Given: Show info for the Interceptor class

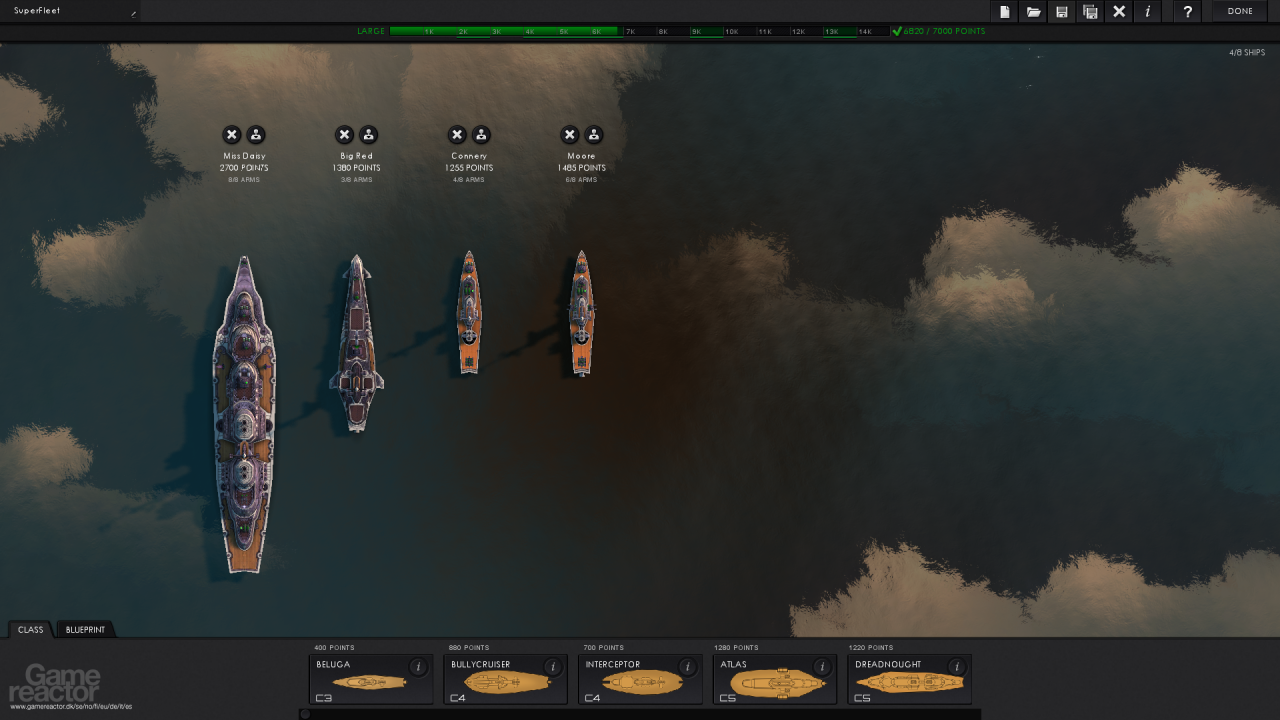Looking at the screenshot, I should [x=687, y=667].
